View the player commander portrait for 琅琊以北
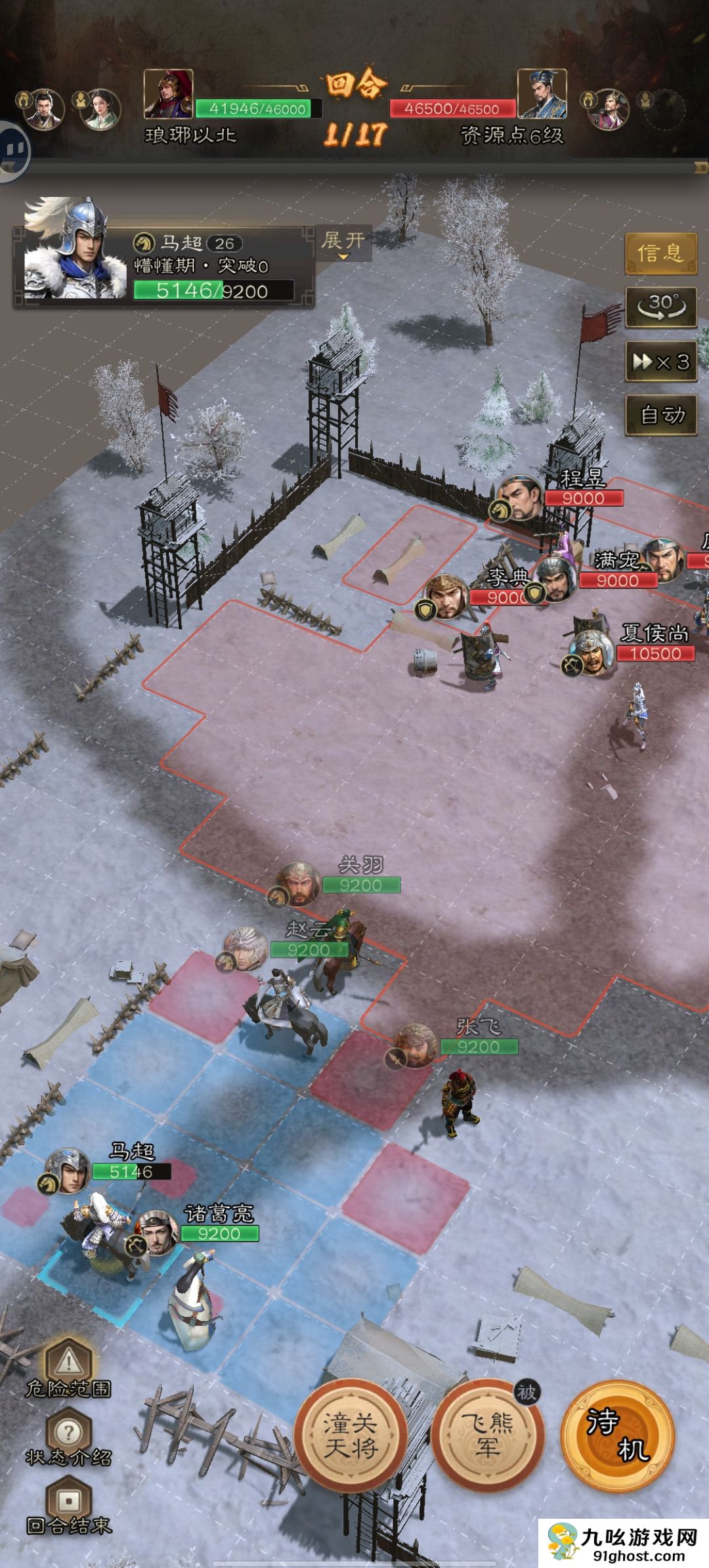The image size is (709, 1568). click(x=168, y=94)
